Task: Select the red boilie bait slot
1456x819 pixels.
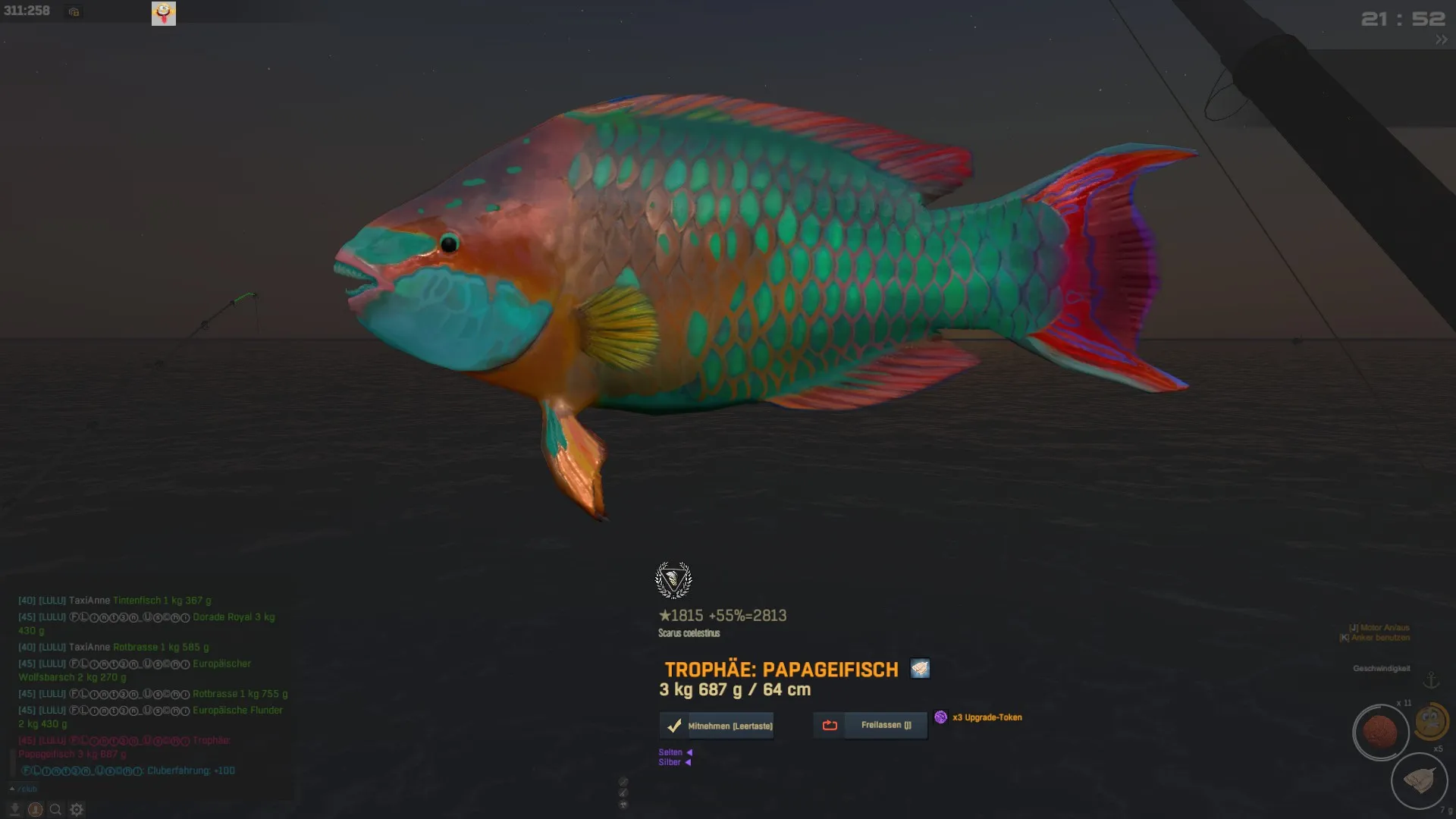Action: tap(1380, 733)
